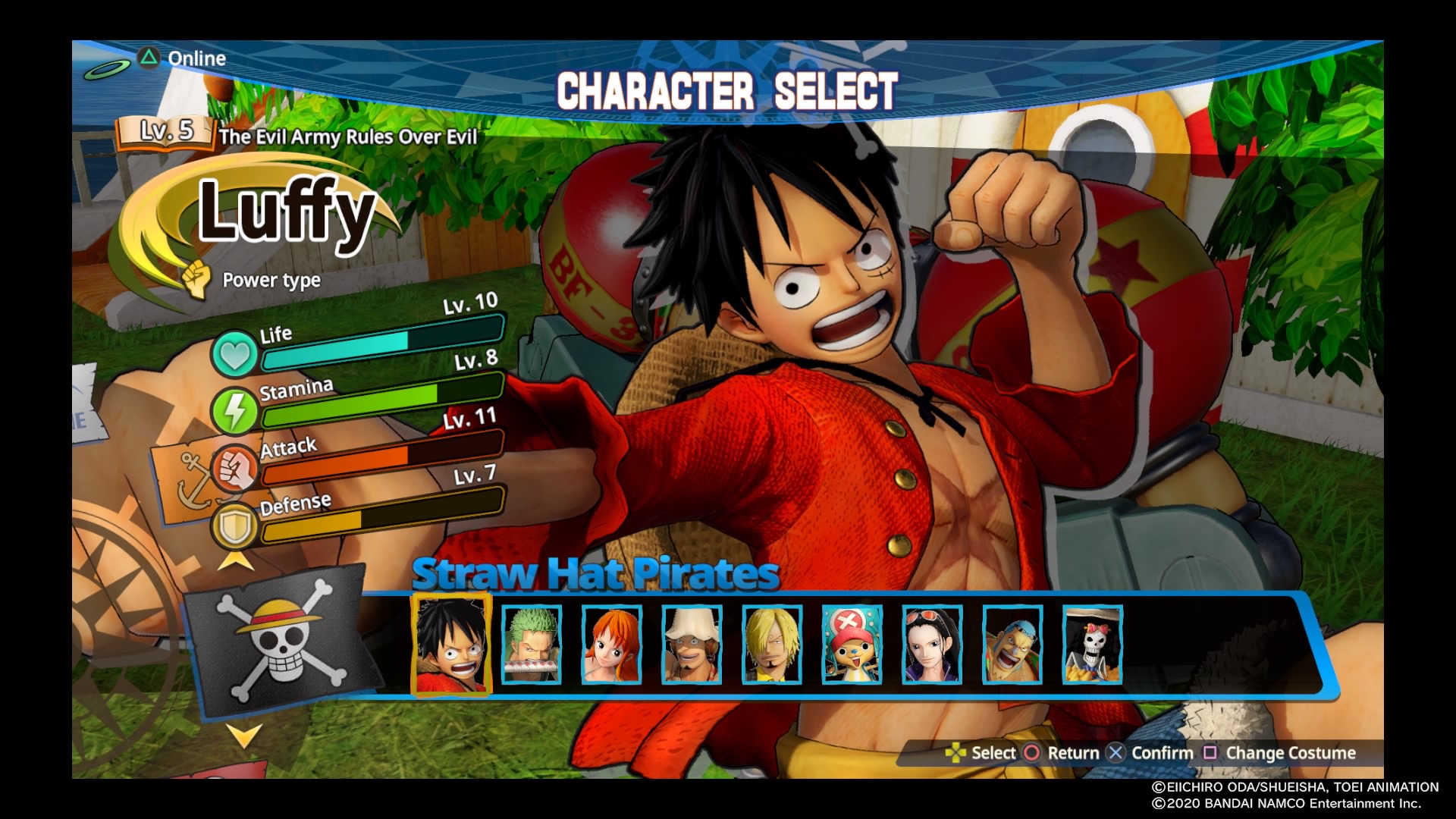The image size is (1456, 819).
Task: Click the up arrow above the crew flag
Action: coord(236,562)
